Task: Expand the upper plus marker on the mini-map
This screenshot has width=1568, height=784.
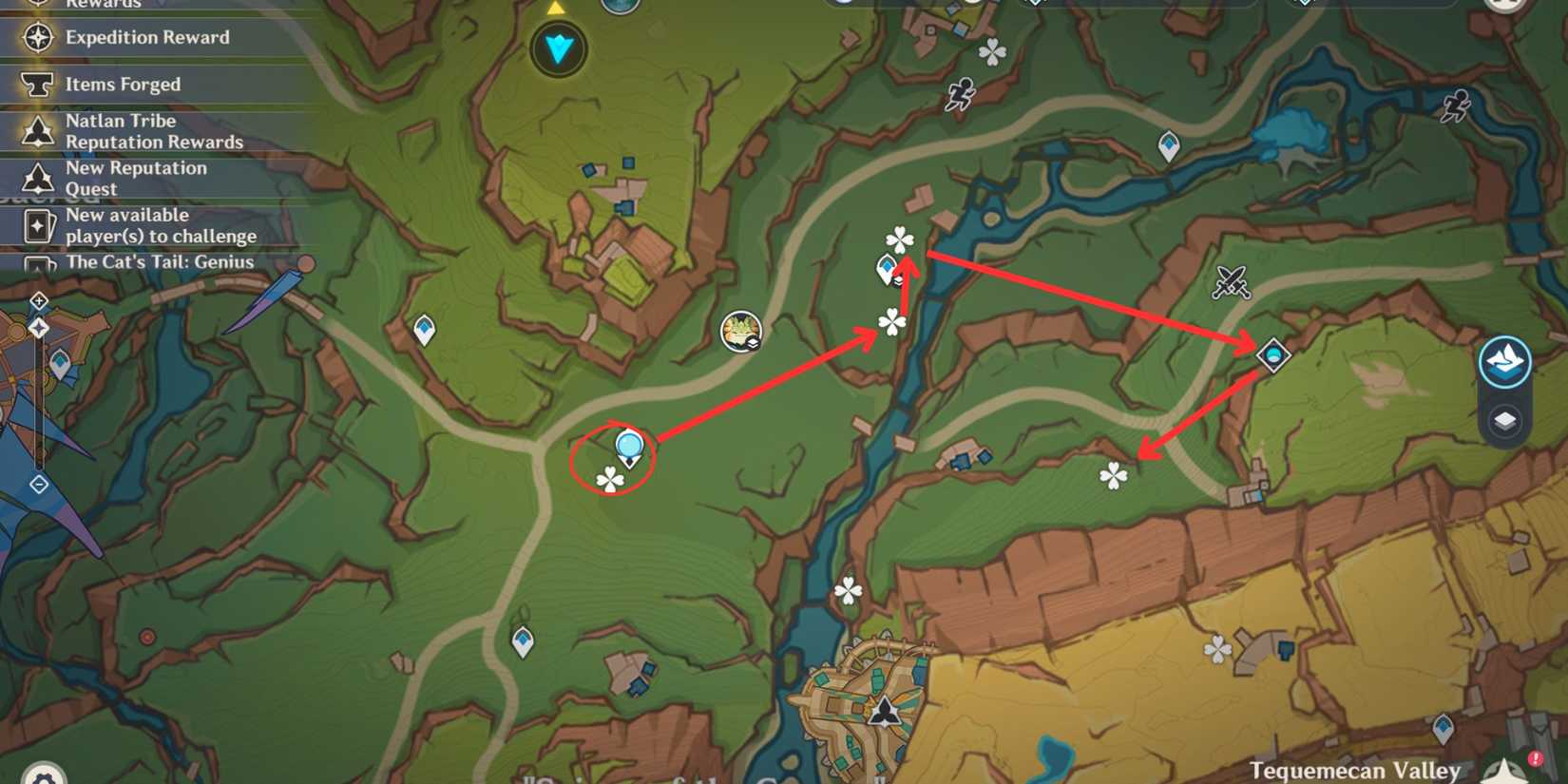Action: (x=38, y=300)
